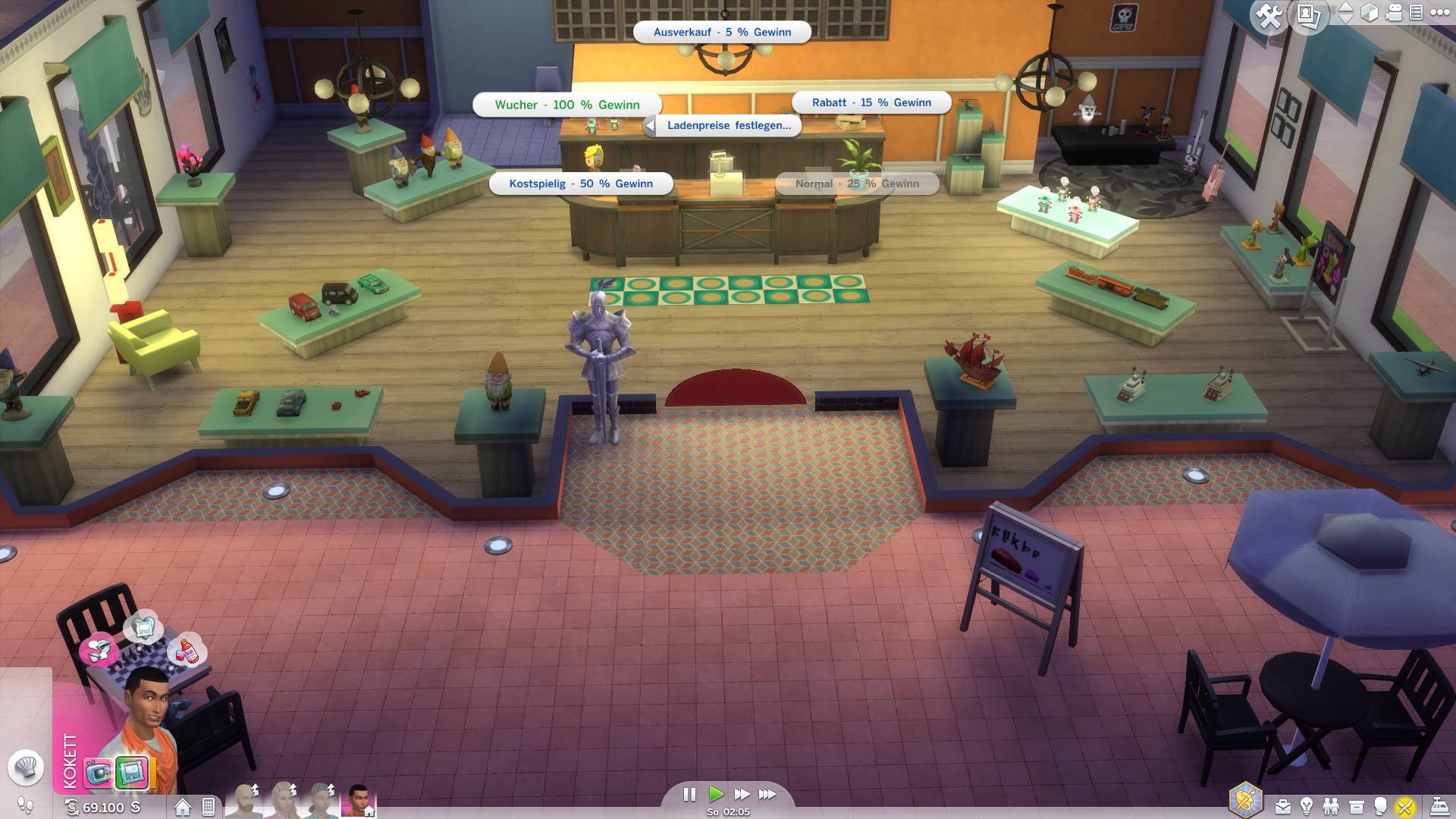Switch to double fast-forward speed
This screenshot has height=819, width=1456.
(x=742, y=794)
